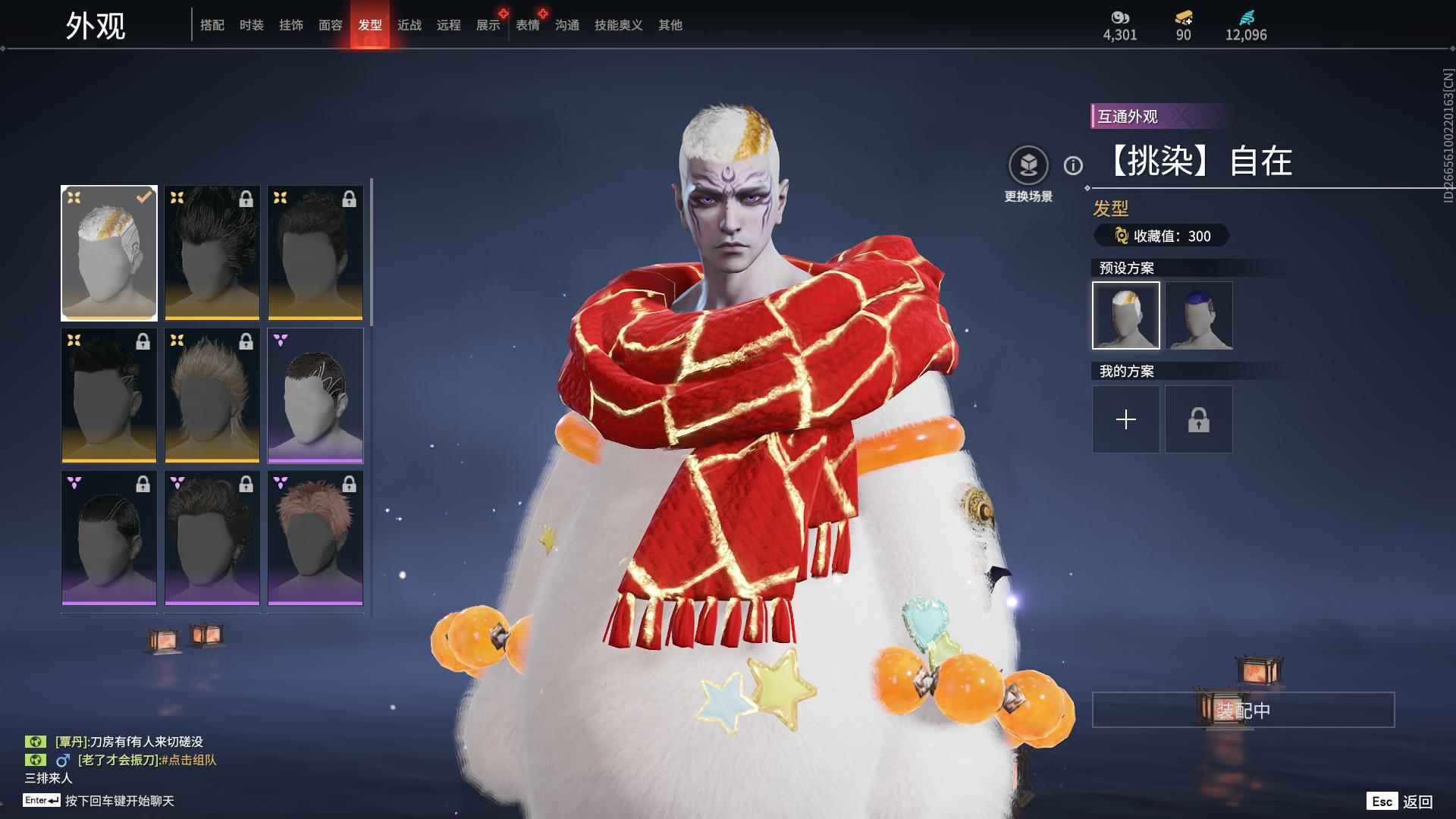
Task: Open the 近战 tab
Action: [x=409, y=25]
